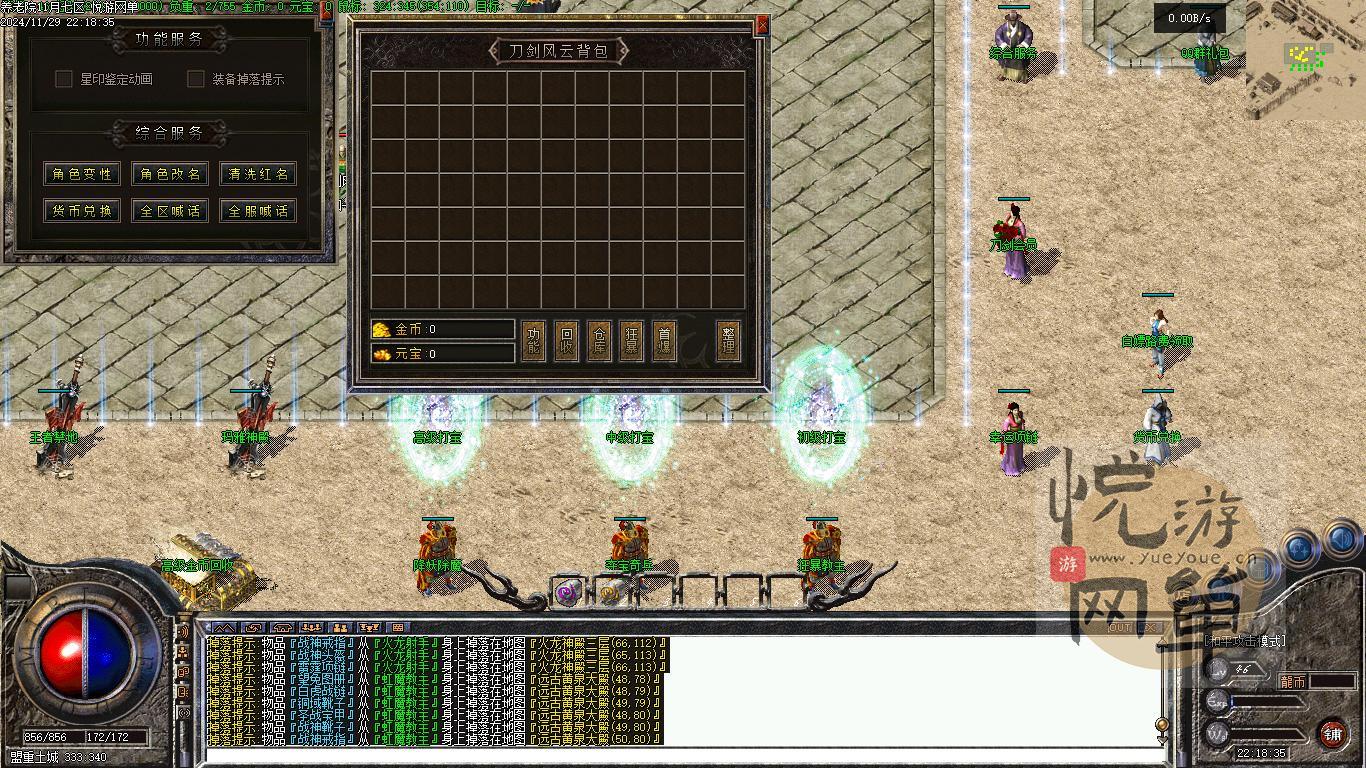Enable the 装备掉落提示 checkbox
The height and width of the screenshot is (768, 1366).
tap(196, 79)
